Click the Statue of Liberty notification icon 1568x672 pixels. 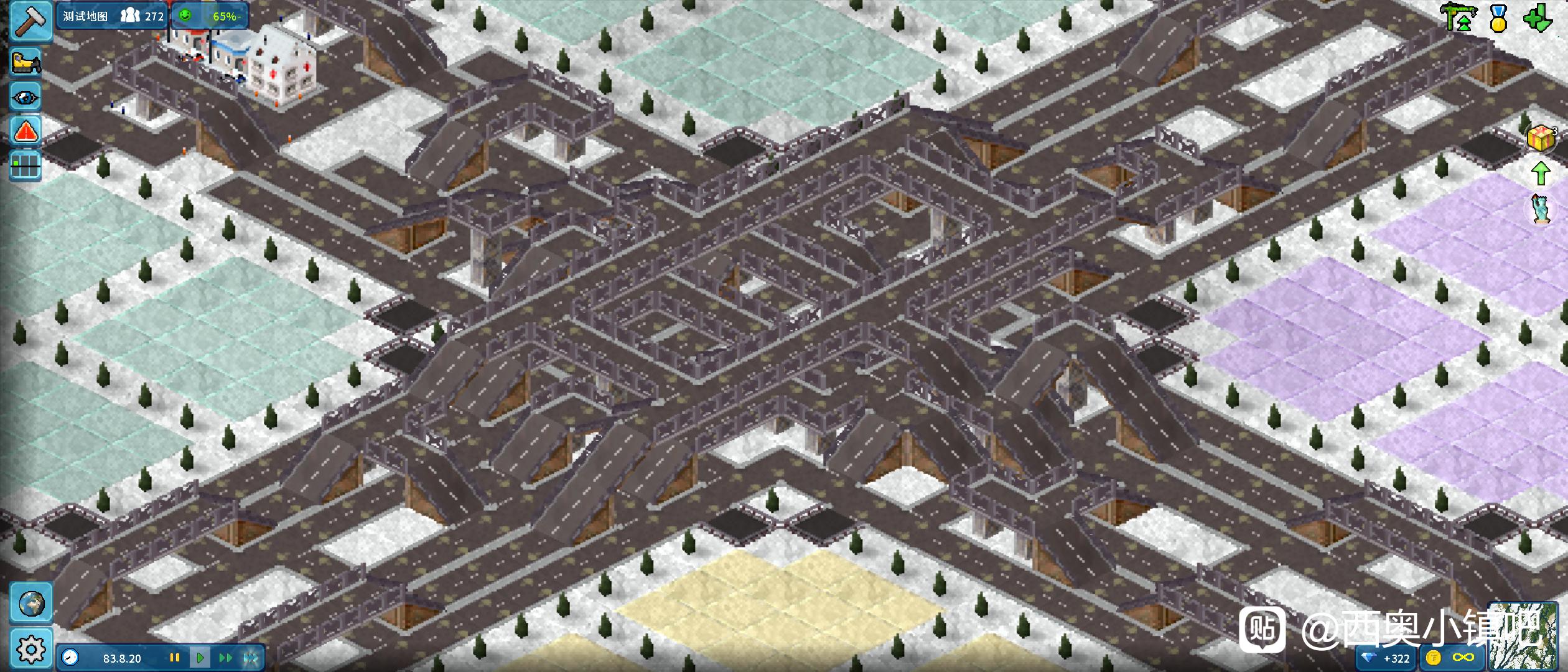1541,208
